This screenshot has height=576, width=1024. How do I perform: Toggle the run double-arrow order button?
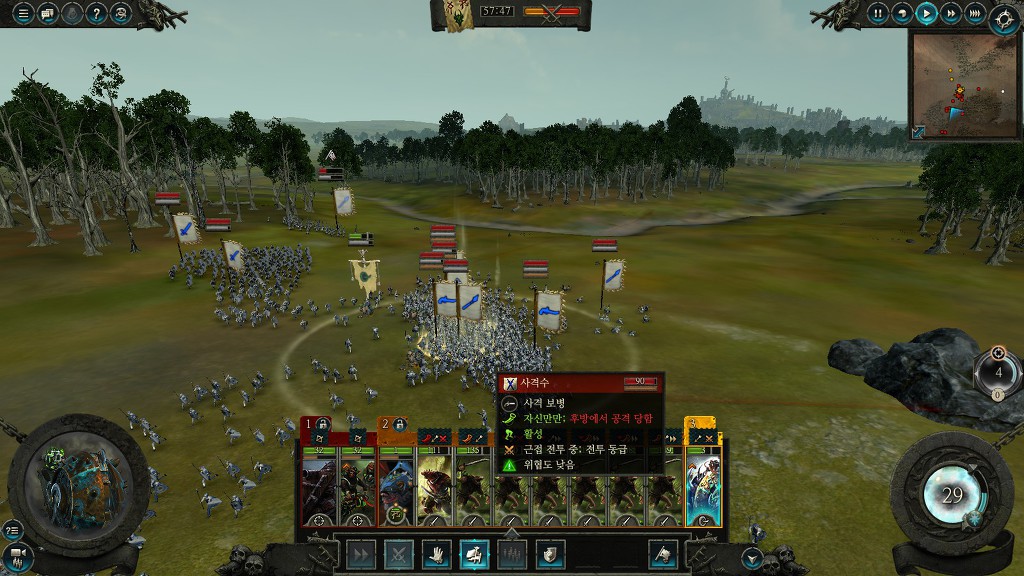[361, 554]
